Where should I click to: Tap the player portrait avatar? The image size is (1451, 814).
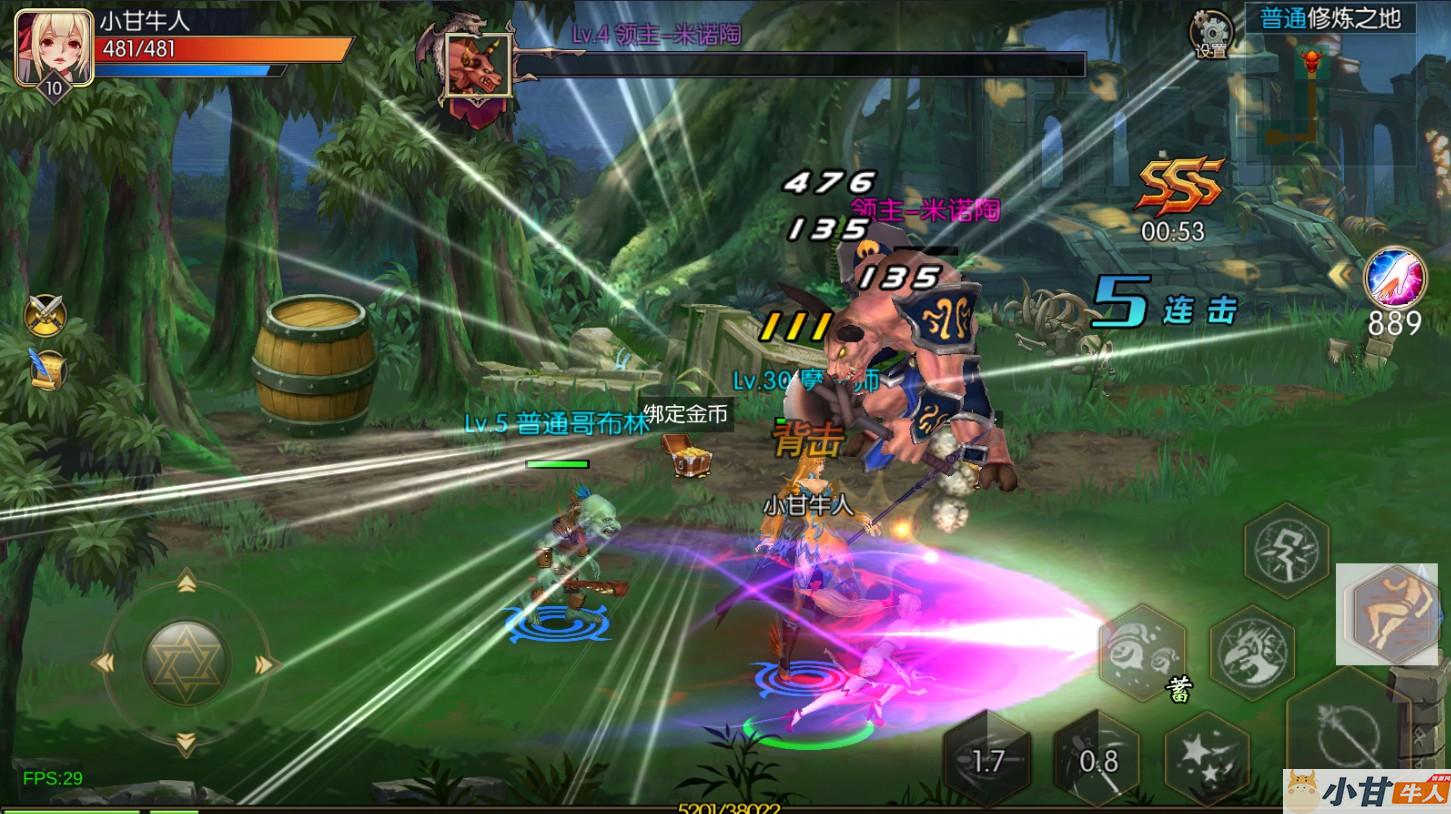(53, 46)
